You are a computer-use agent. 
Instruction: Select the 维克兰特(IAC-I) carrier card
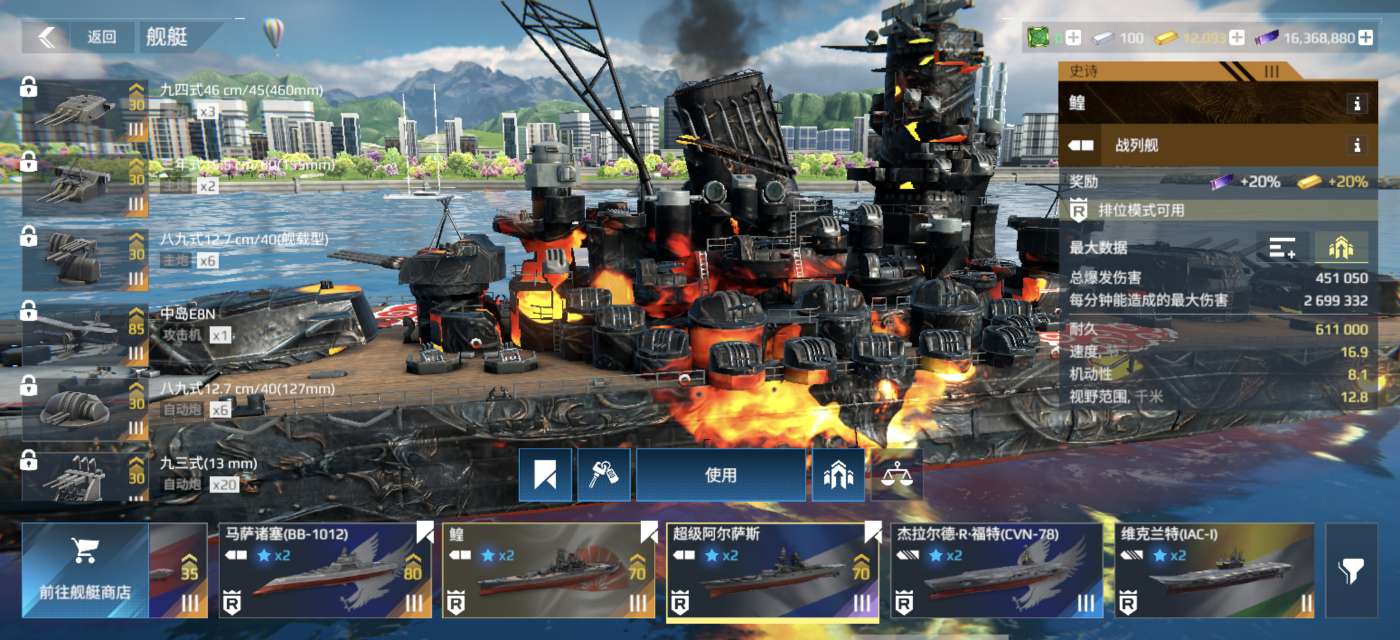(x=1210, y=571)
